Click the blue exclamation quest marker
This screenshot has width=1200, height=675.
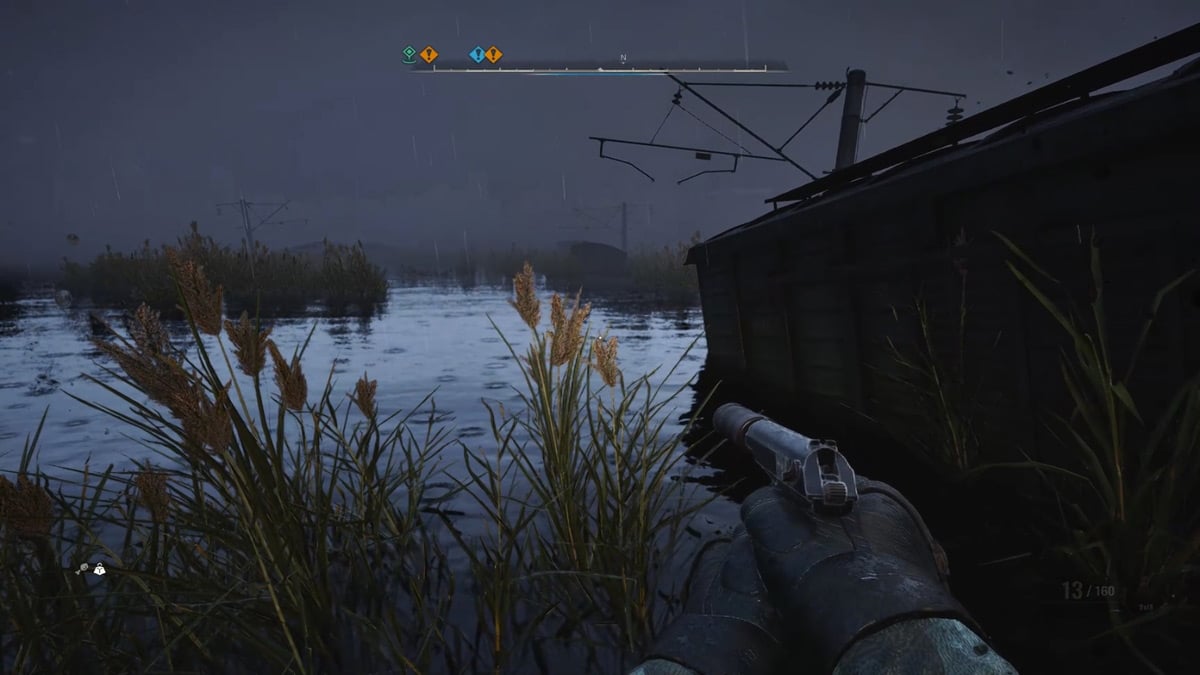point(477,54)
